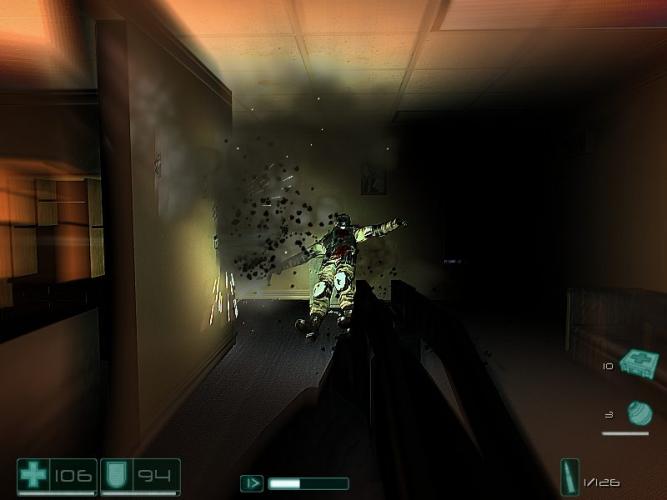Select the armor vest icon
The width and height of the screenshot is (667, 500).
pyautogui.click(x=115, y=475)
